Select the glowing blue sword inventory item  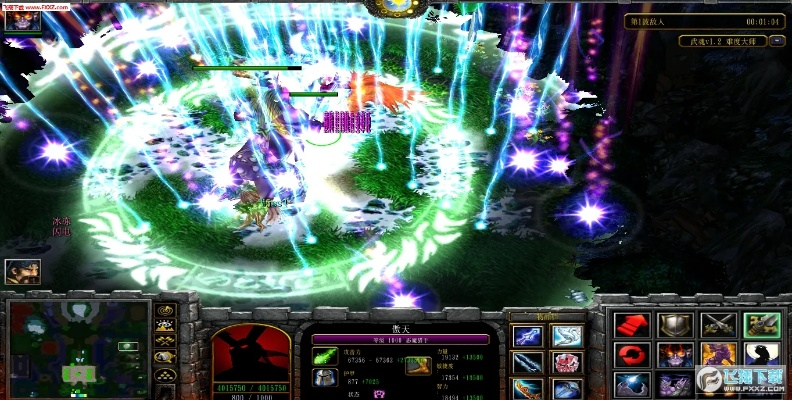point(527,337)
